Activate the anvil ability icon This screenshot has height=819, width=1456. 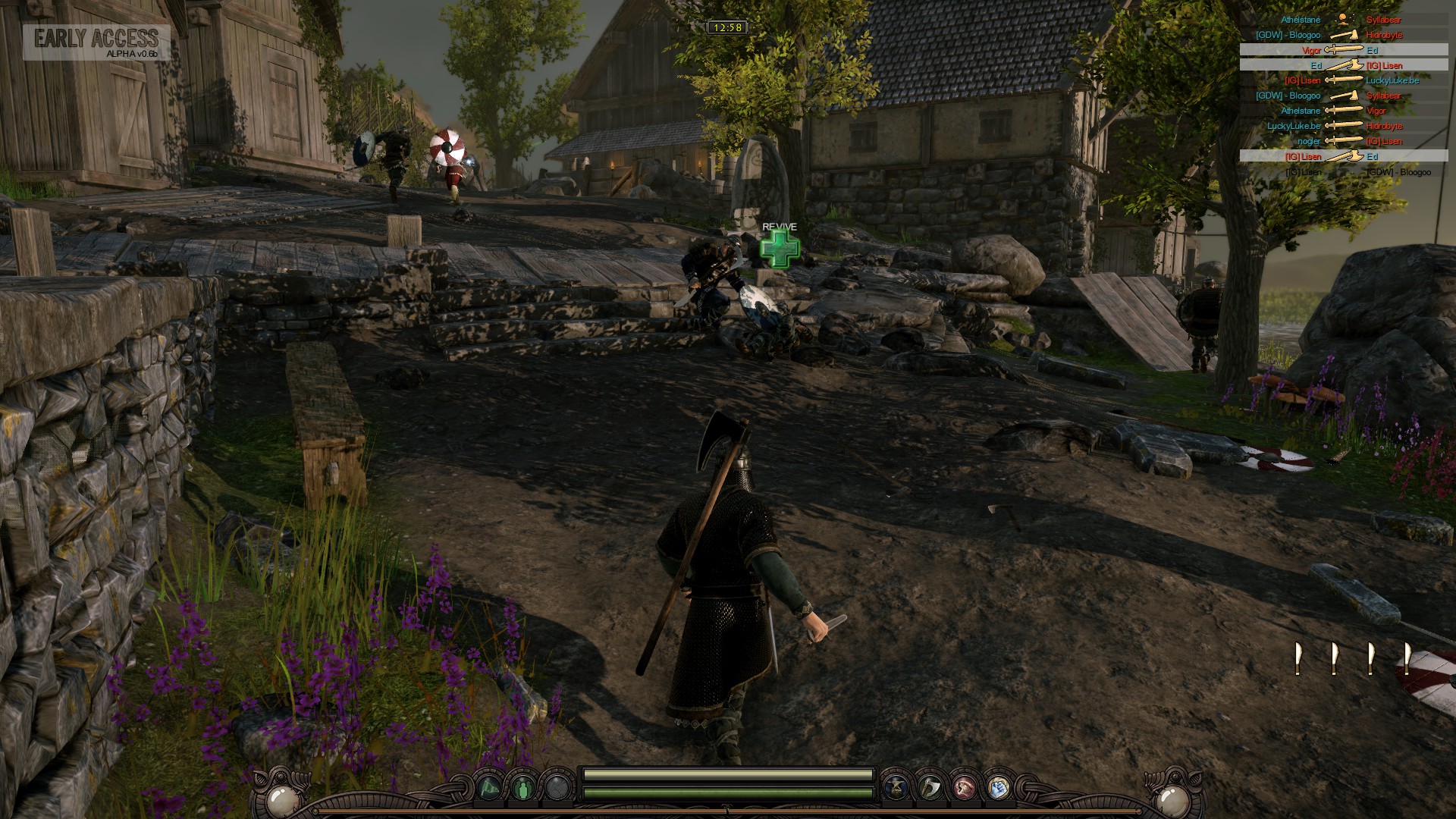[896, 788]
